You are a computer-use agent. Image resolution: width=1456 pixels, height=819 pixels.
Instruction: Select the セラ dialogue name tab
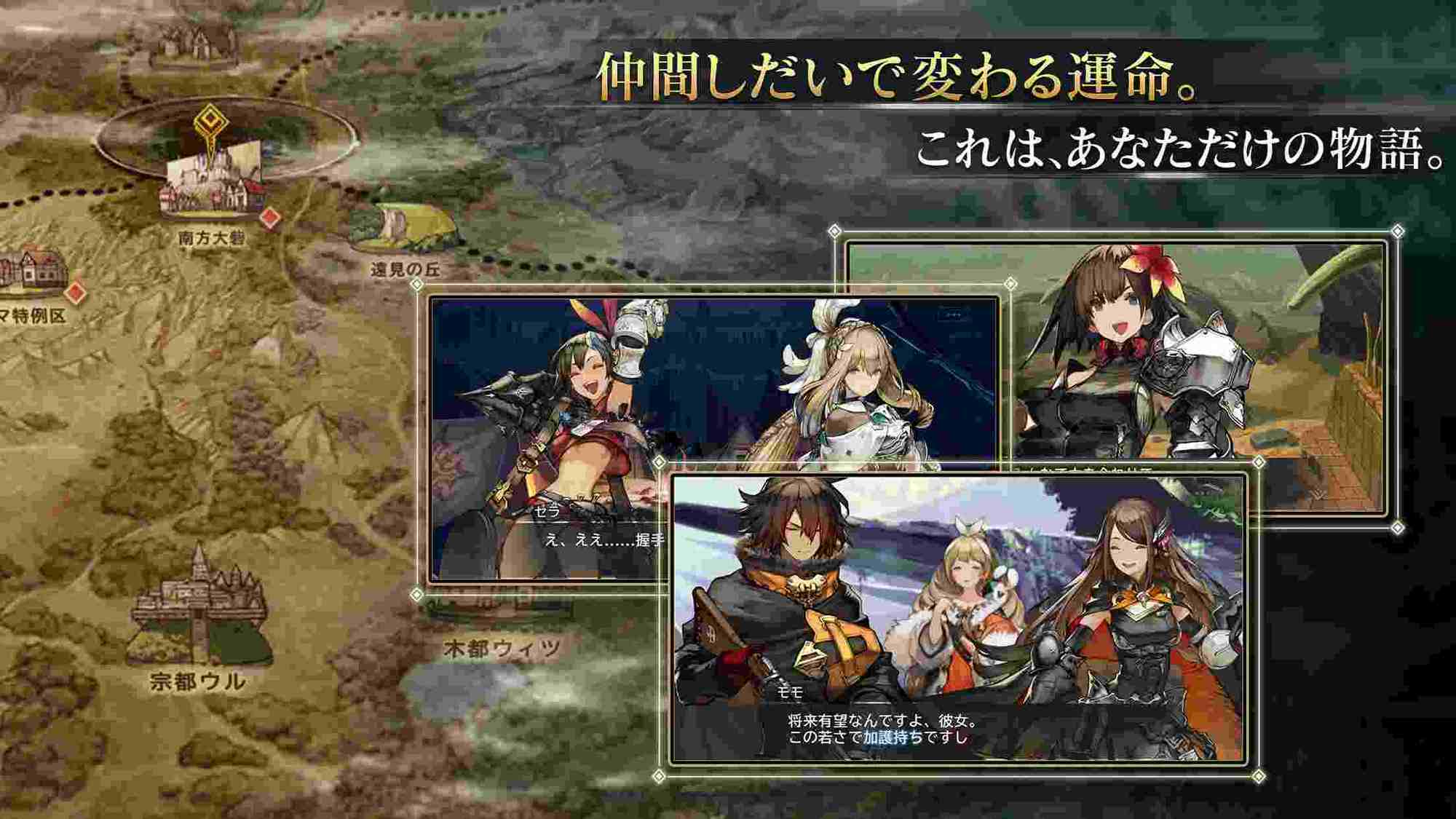[x=547, y=511]
